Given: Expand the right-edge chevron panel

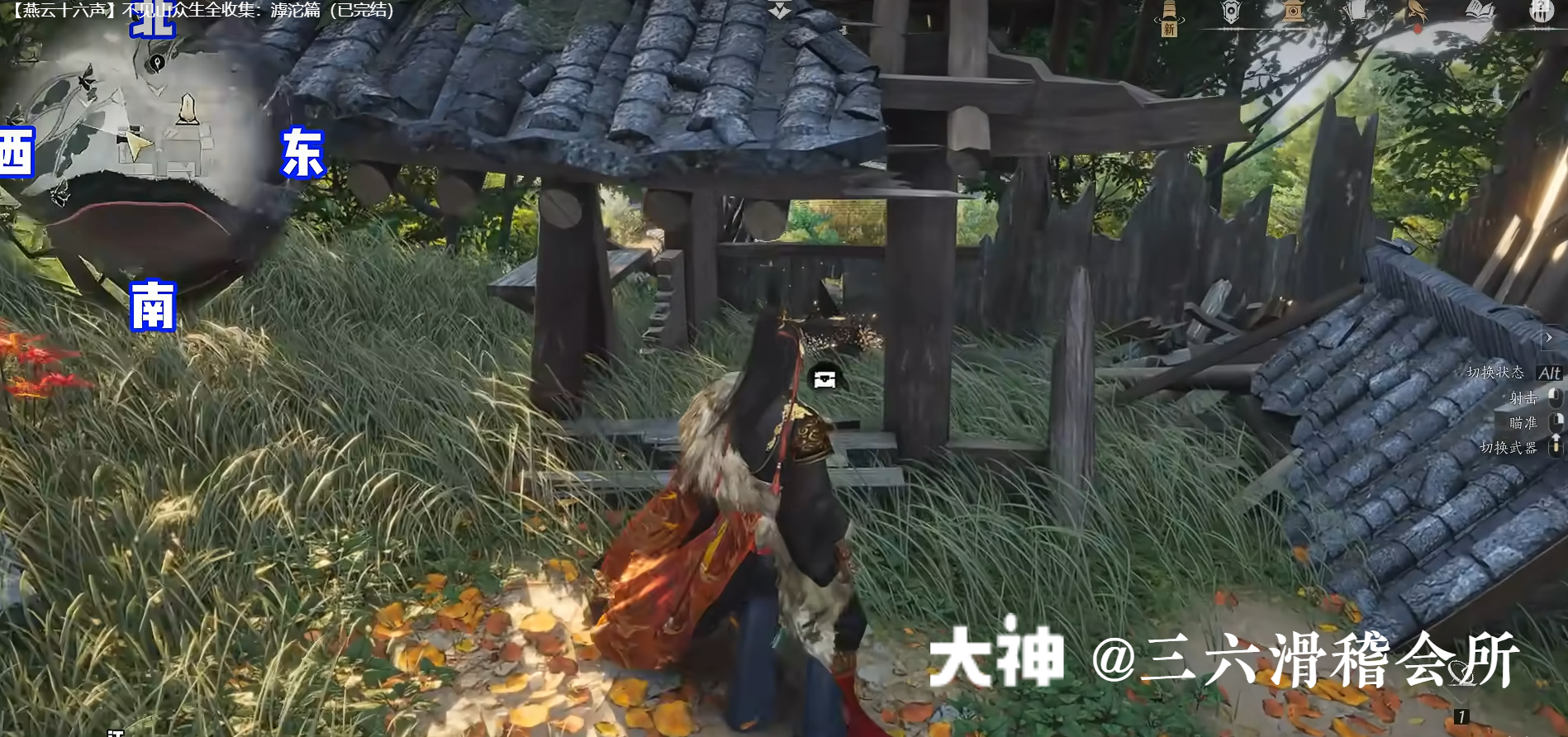Looking at the screenshot, I should (x=1548, y=338).
